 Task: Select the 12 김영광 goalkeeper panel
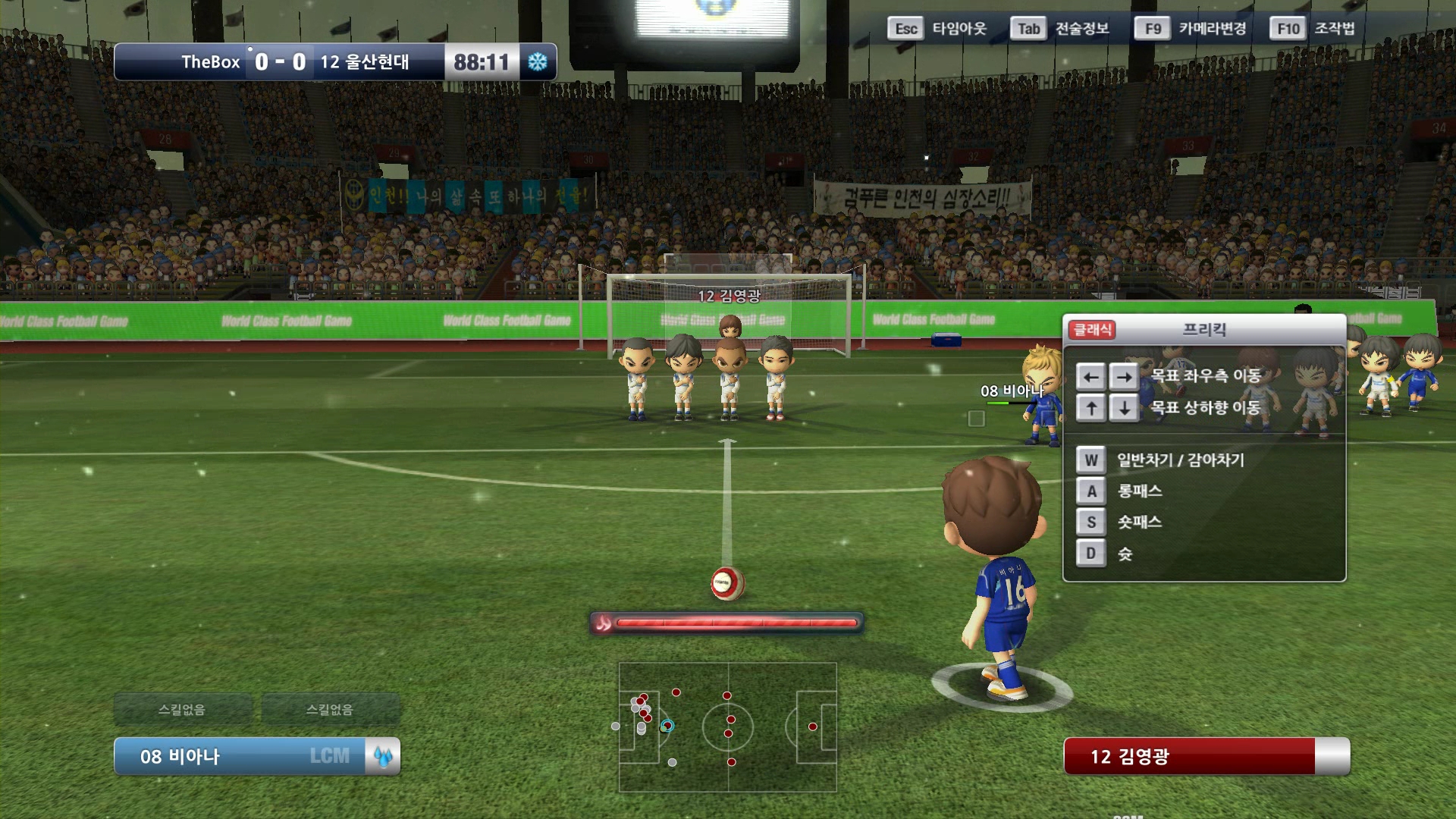click(x=1189, y=756)
